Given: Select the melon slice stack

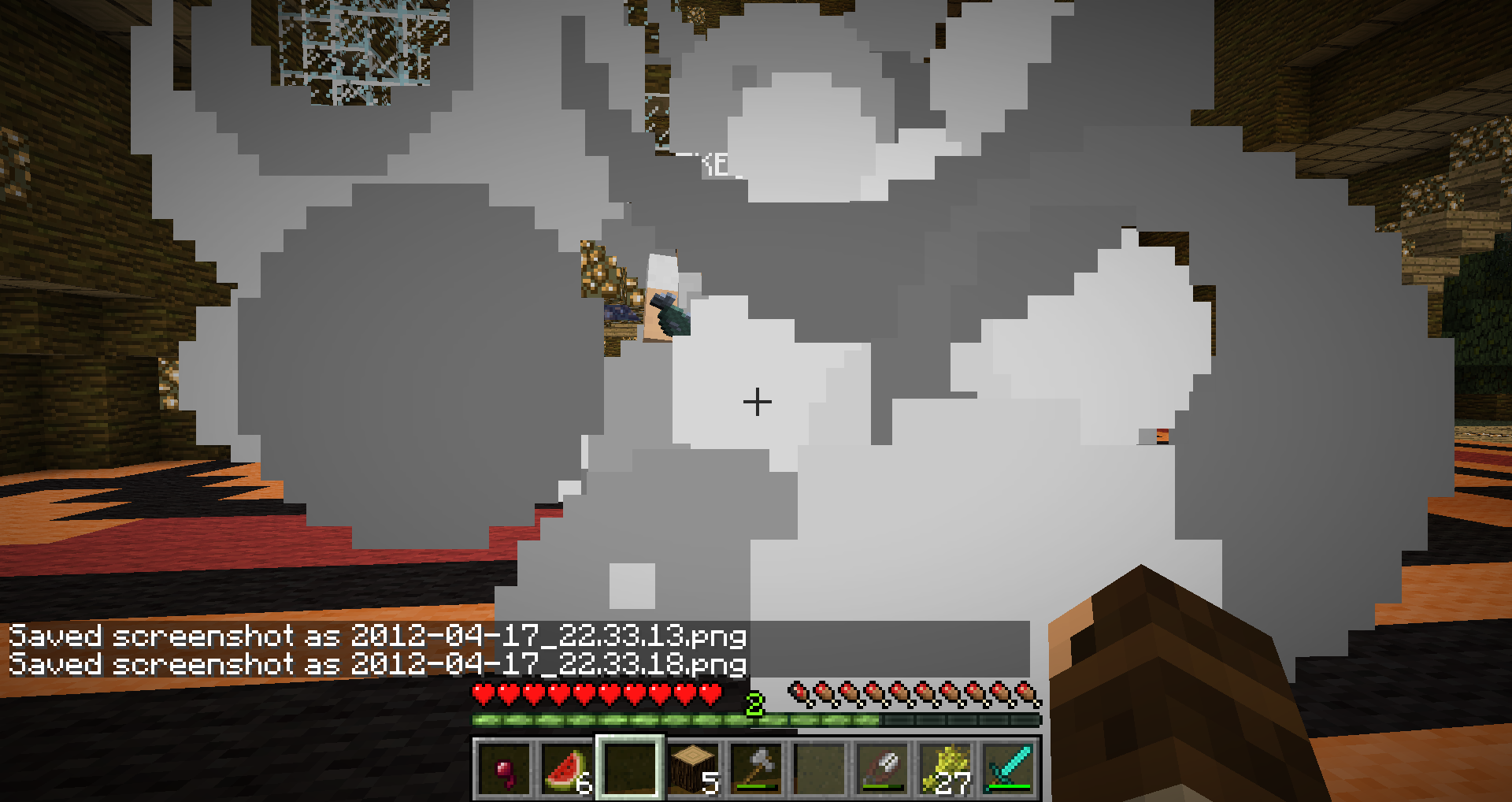Looking at the screenshot, I should 567,768.
